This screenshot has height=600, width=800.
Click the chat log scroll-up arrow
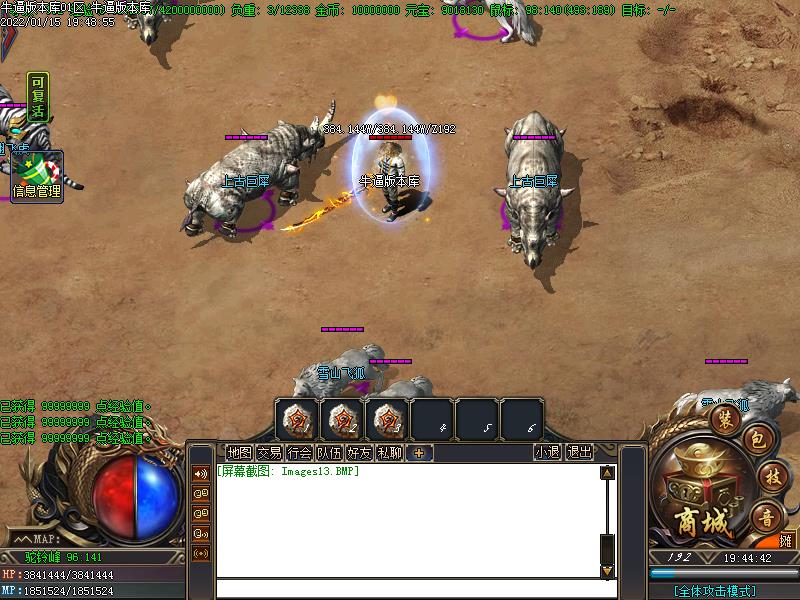(606, 473)
